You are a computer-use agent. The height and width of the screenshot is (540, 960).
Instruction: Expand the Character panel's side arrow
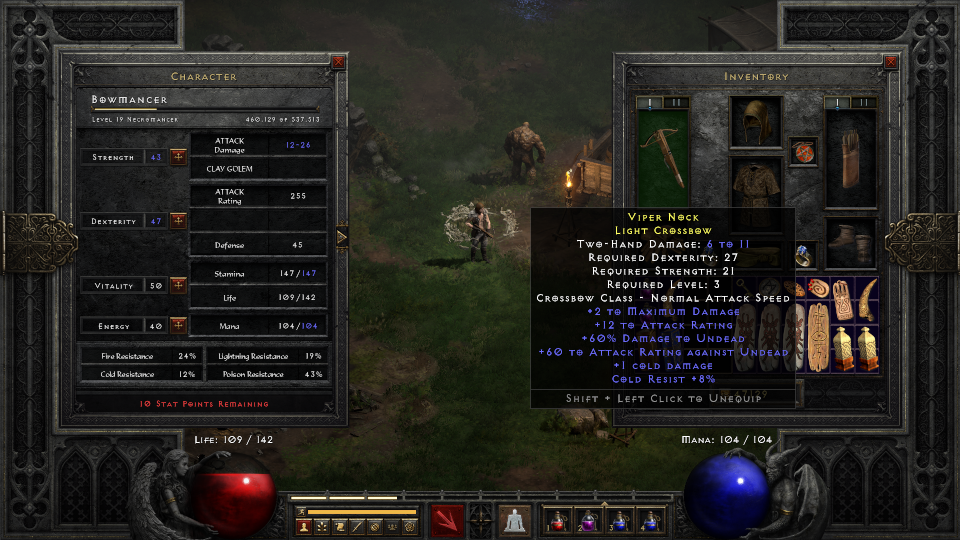342,237
